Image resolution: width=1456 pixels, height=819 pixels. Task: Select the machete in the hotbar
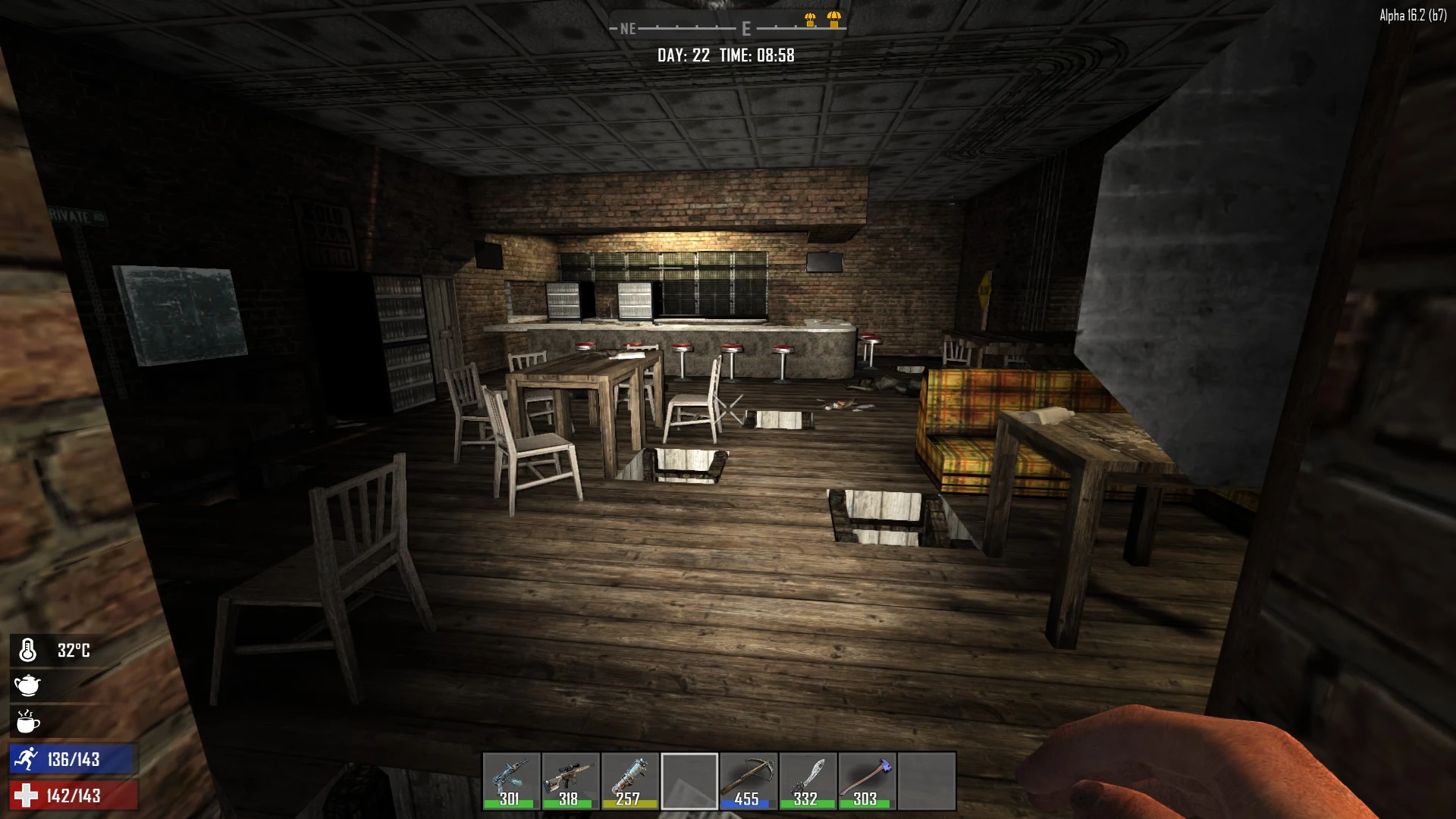pyautogui.click(x=808, y=780)
